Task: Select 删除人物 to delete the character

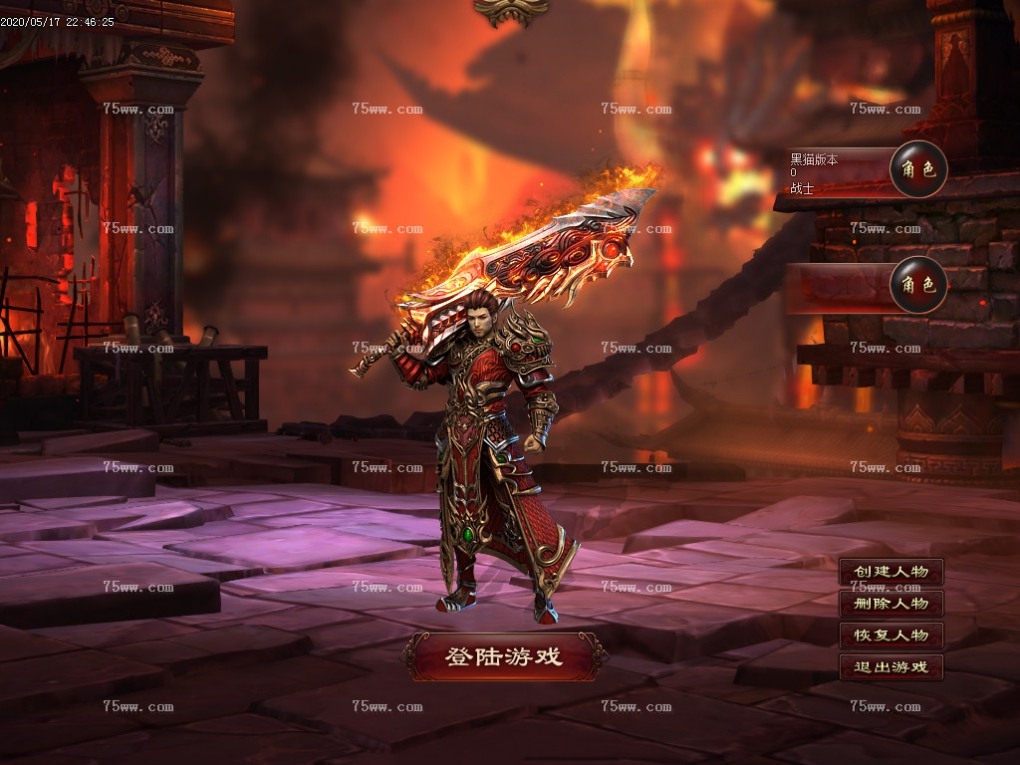Action: pos(891,604)
